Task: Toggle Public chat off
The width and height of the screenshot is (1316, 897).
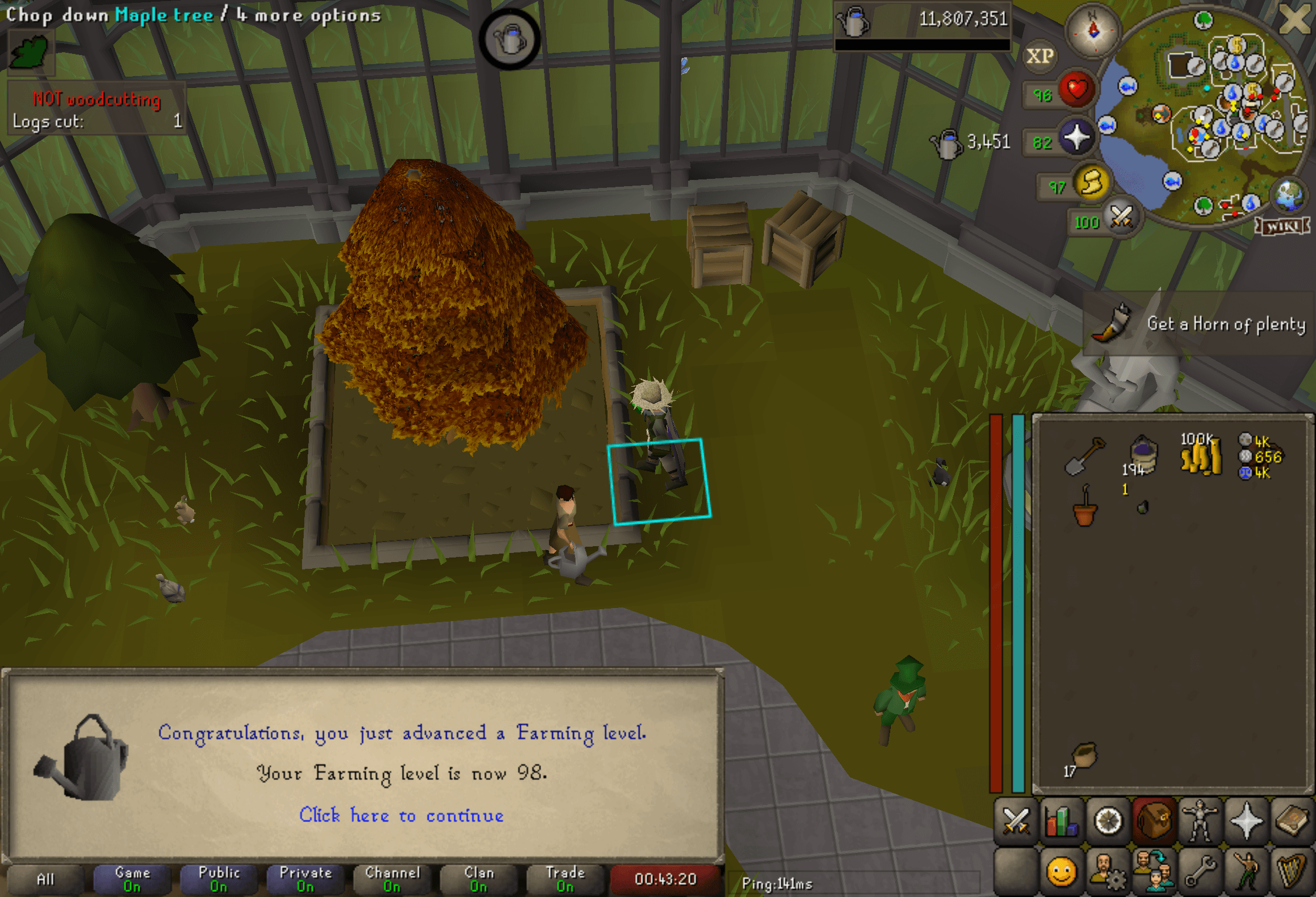Action: click(219, 878)
